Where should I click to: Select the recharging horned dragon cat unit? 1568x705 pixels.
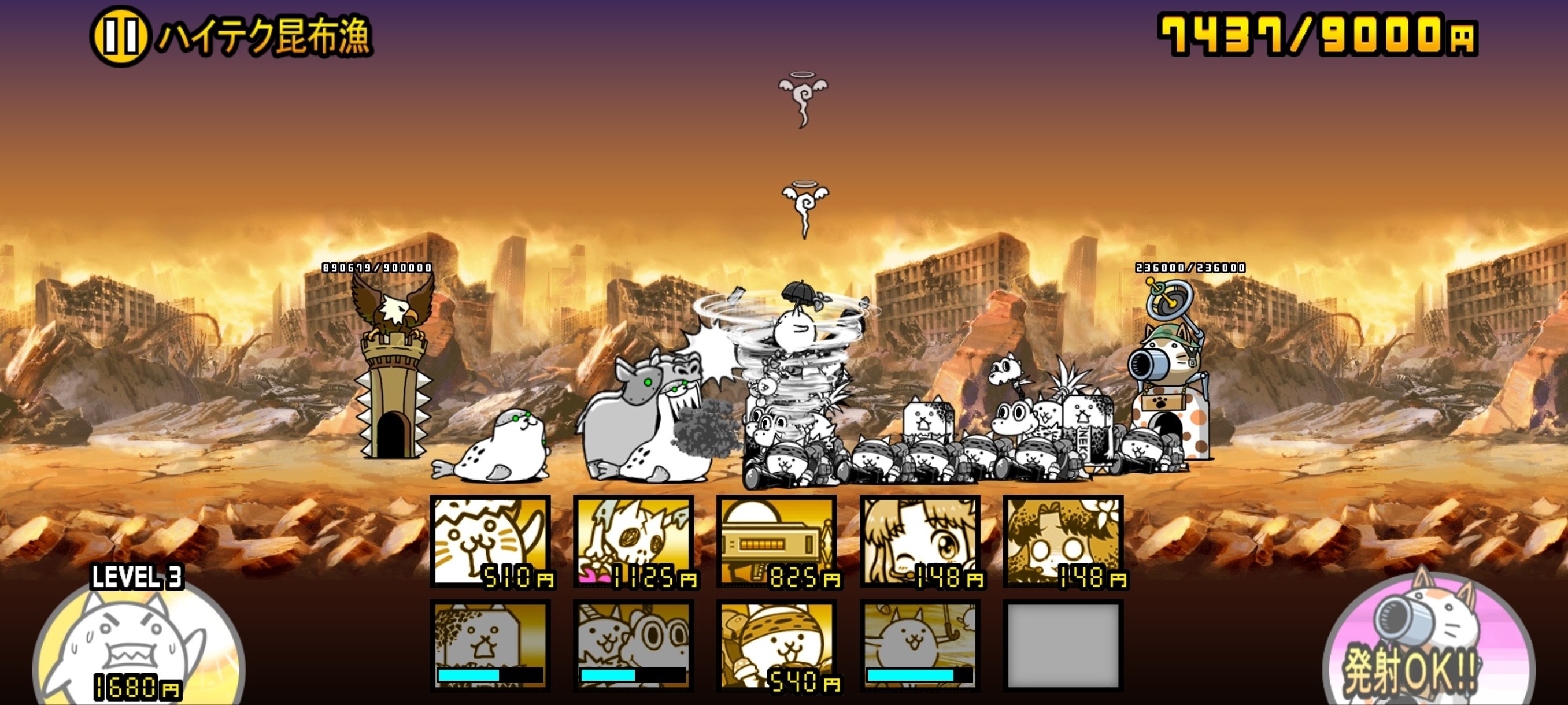tap(635, 645)
